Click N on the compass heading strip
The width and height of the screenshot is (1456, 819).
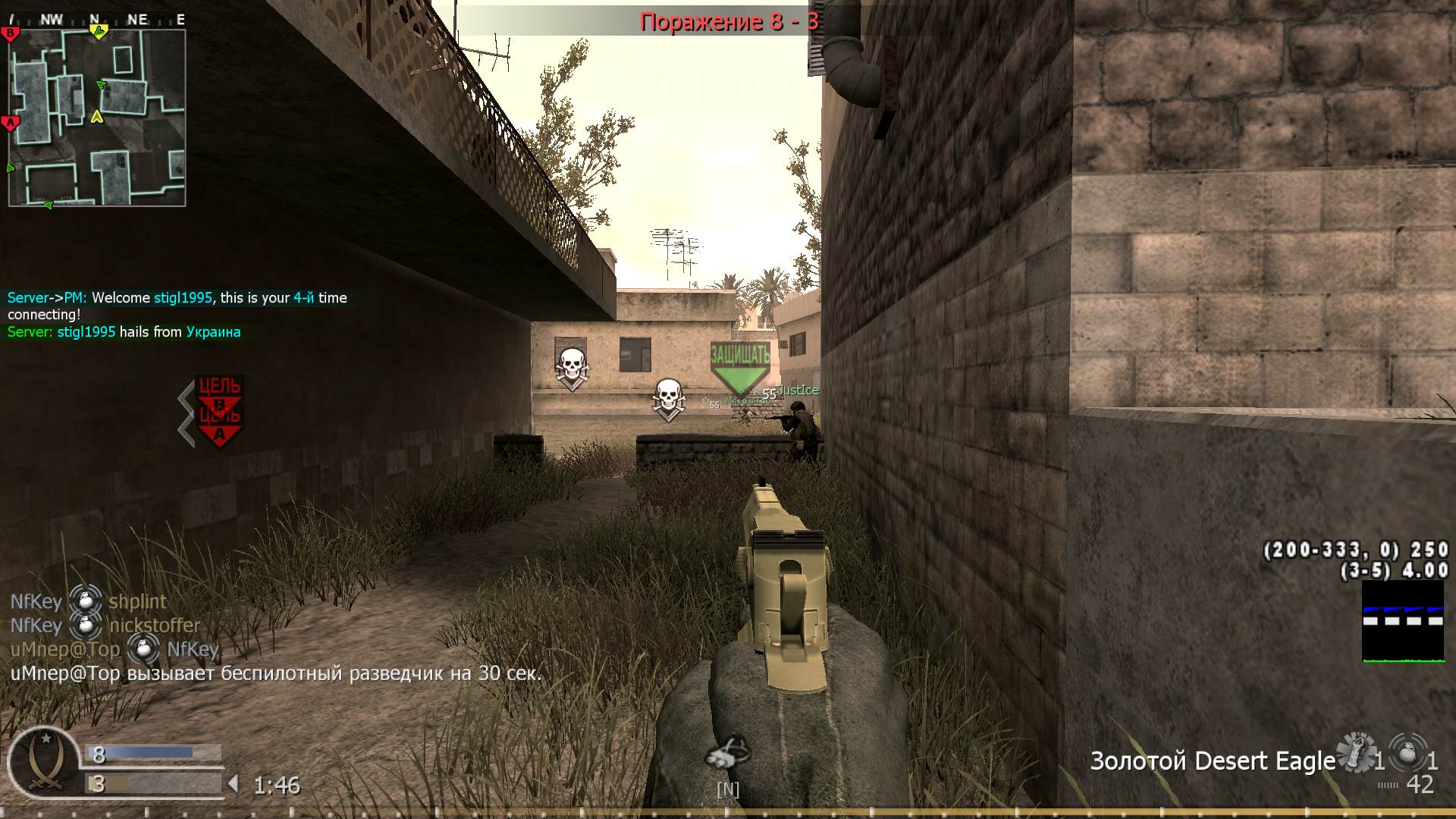click(x=93, y=20)
